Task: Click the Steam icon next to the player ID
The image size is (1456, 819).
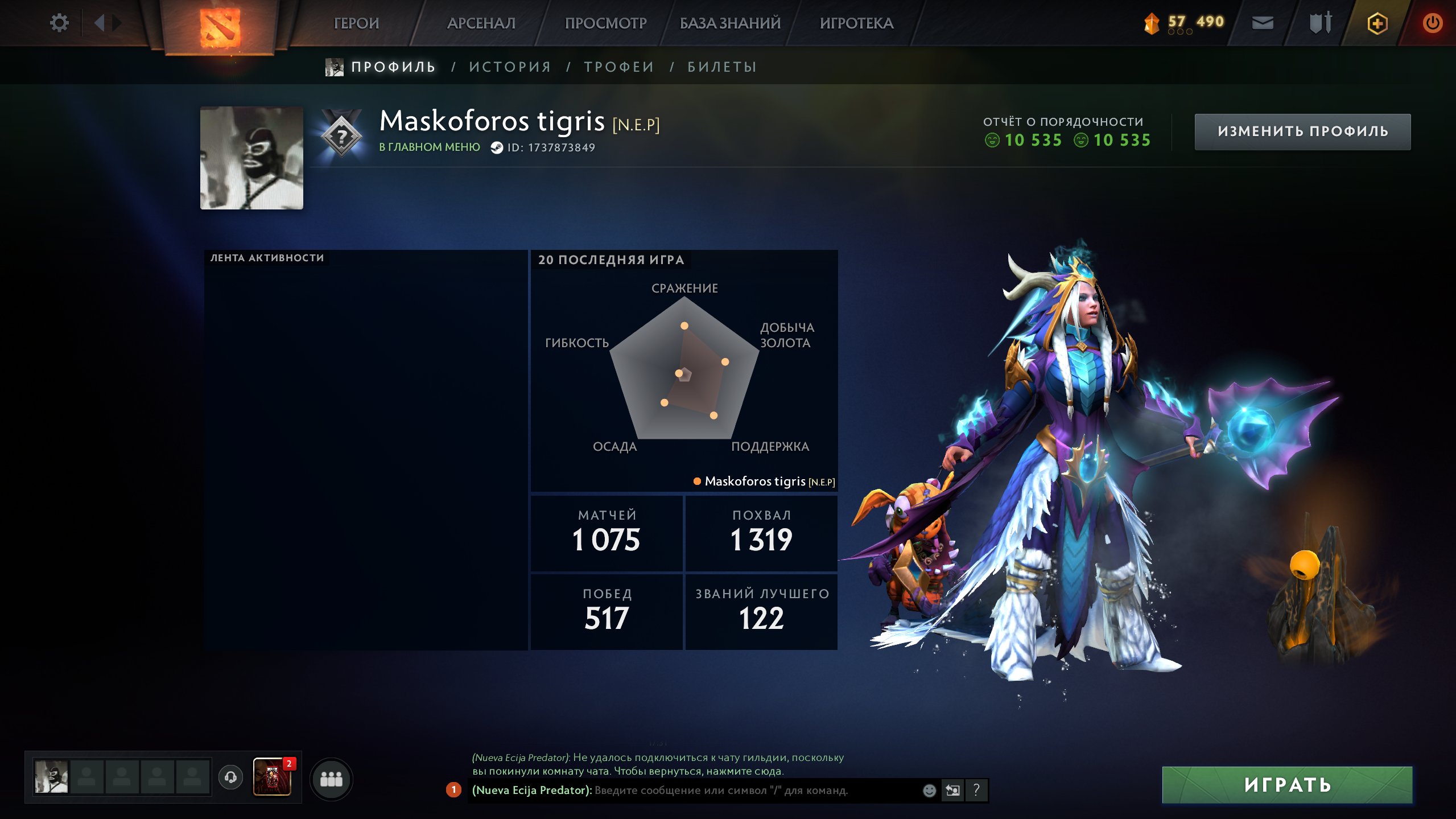Action: 496,147
